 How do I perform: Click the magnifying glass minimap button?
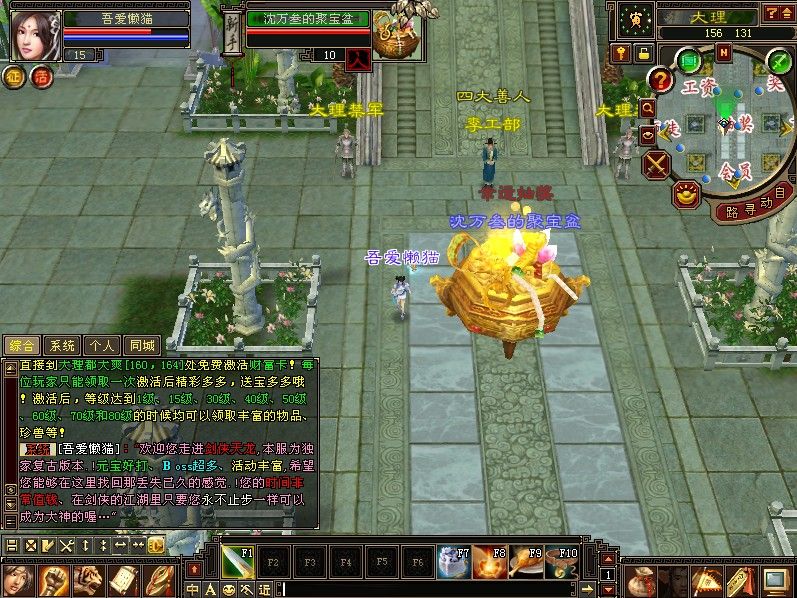click(648, 107)
